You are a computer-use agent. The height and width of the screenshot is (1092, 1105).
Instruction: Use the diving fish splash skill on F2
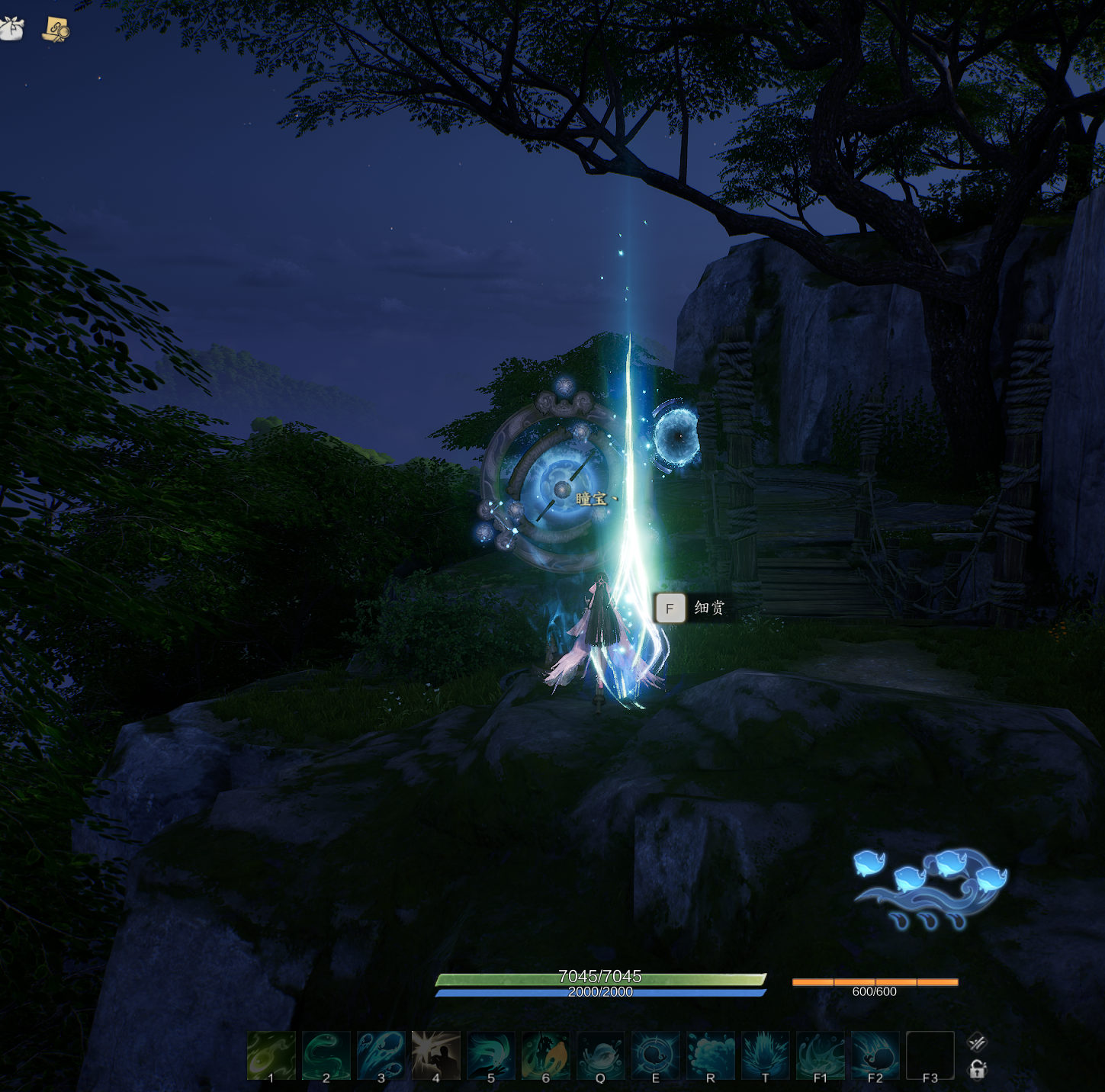[875, 1055]
